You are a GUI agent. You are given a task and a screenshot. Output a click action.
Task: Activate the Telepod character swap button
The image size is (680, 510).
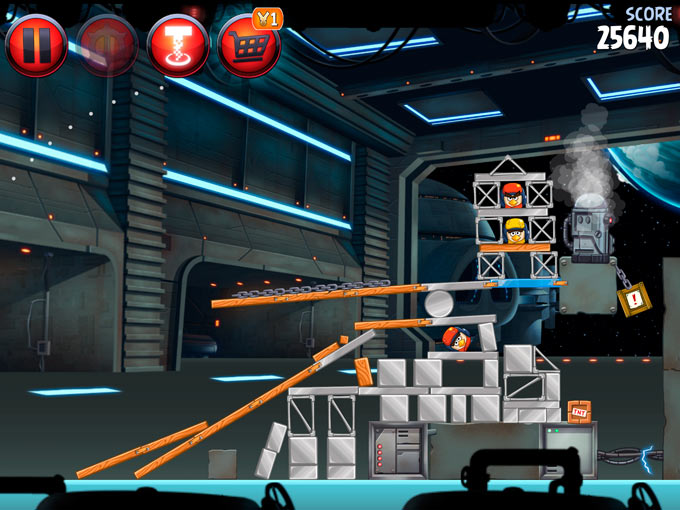[x=177, y=45]
